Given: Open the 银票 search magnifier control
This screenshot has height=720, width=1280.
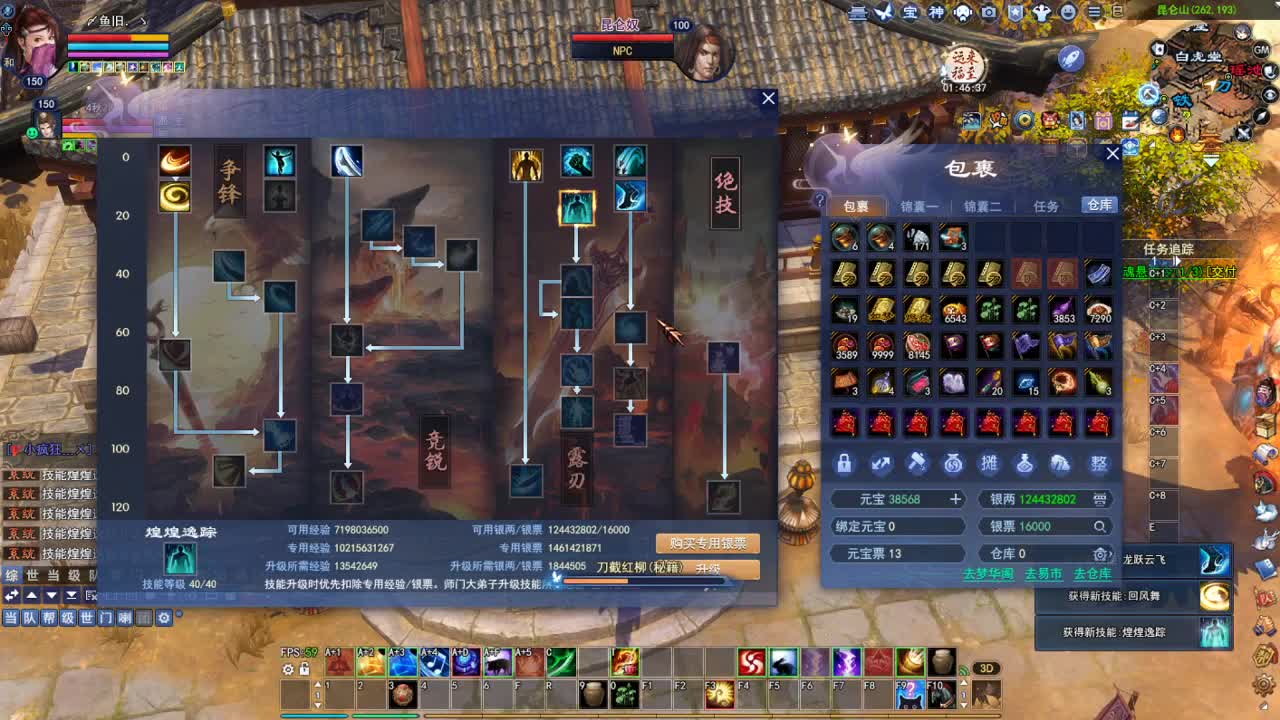Looking at the screenshot, I should click(x=1099, y=525).
